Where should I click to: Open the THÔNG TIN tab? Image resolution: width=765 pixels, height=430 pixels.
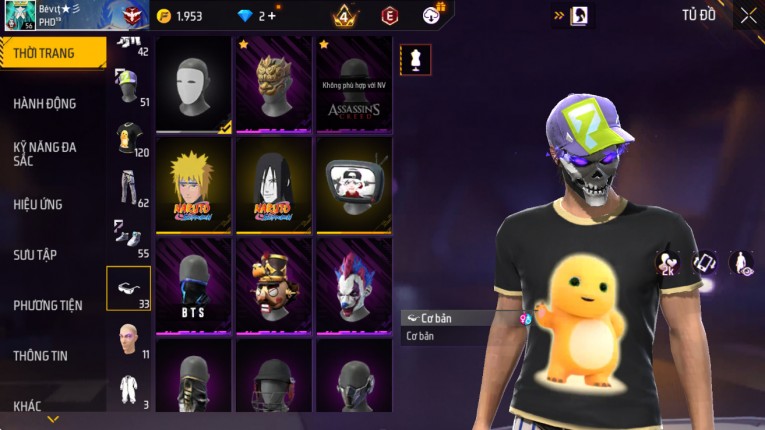click(x=40, y=355)
